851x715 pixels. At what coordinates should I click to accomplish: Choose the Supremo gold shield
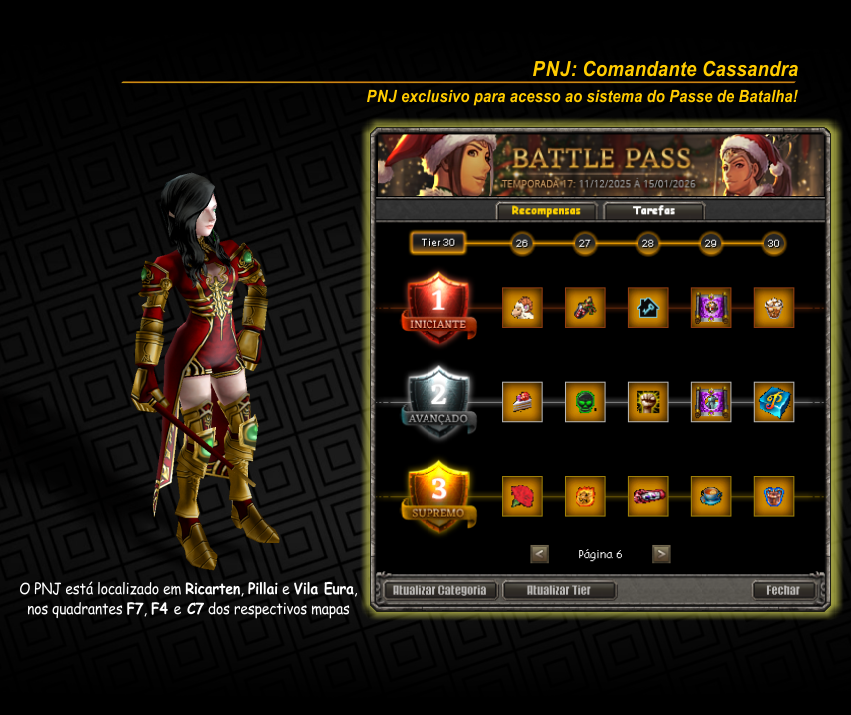coord(438,497)
